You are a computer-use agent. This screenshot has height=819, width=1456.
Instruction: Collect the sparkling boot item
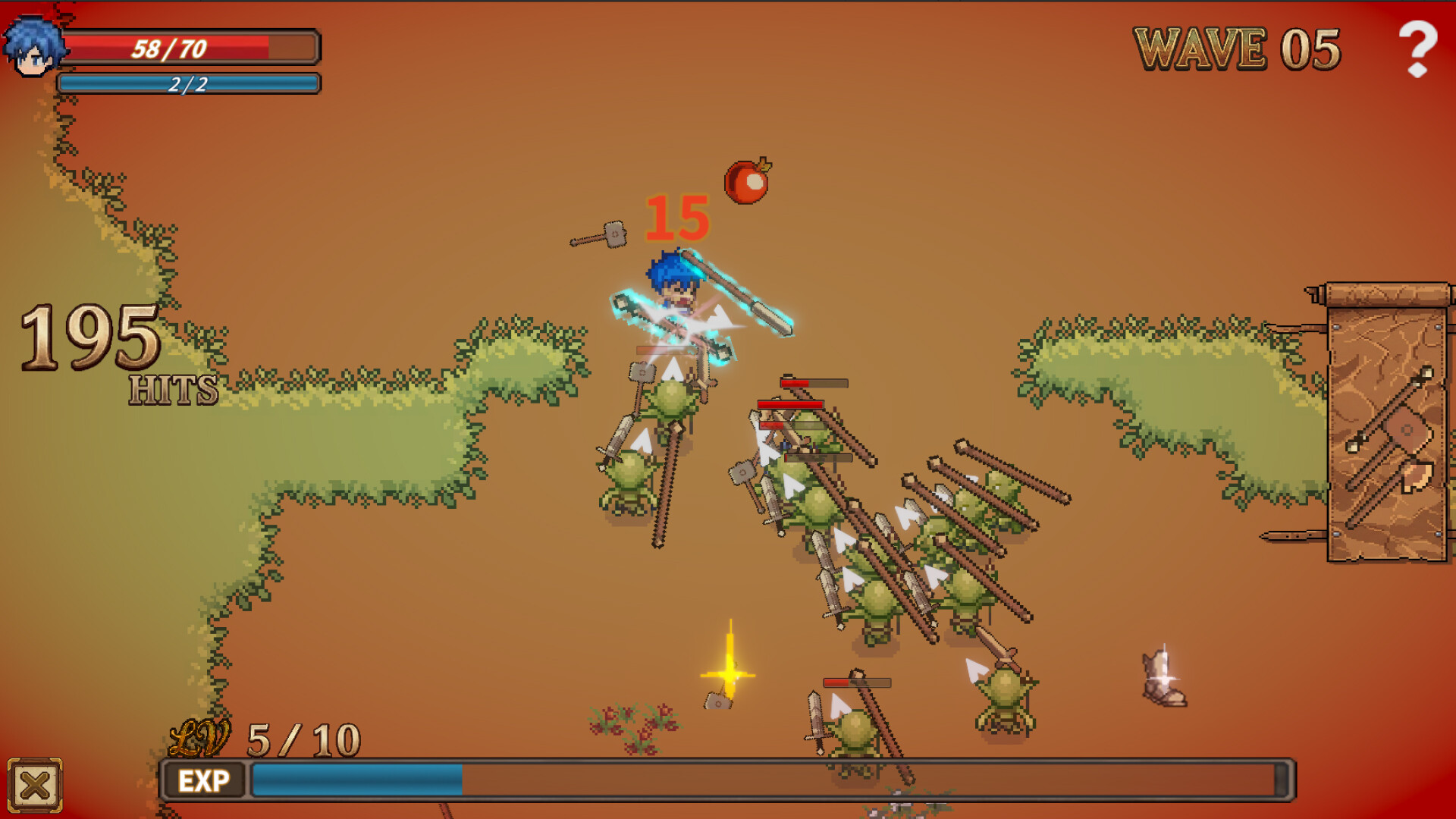click(1160, 675)
